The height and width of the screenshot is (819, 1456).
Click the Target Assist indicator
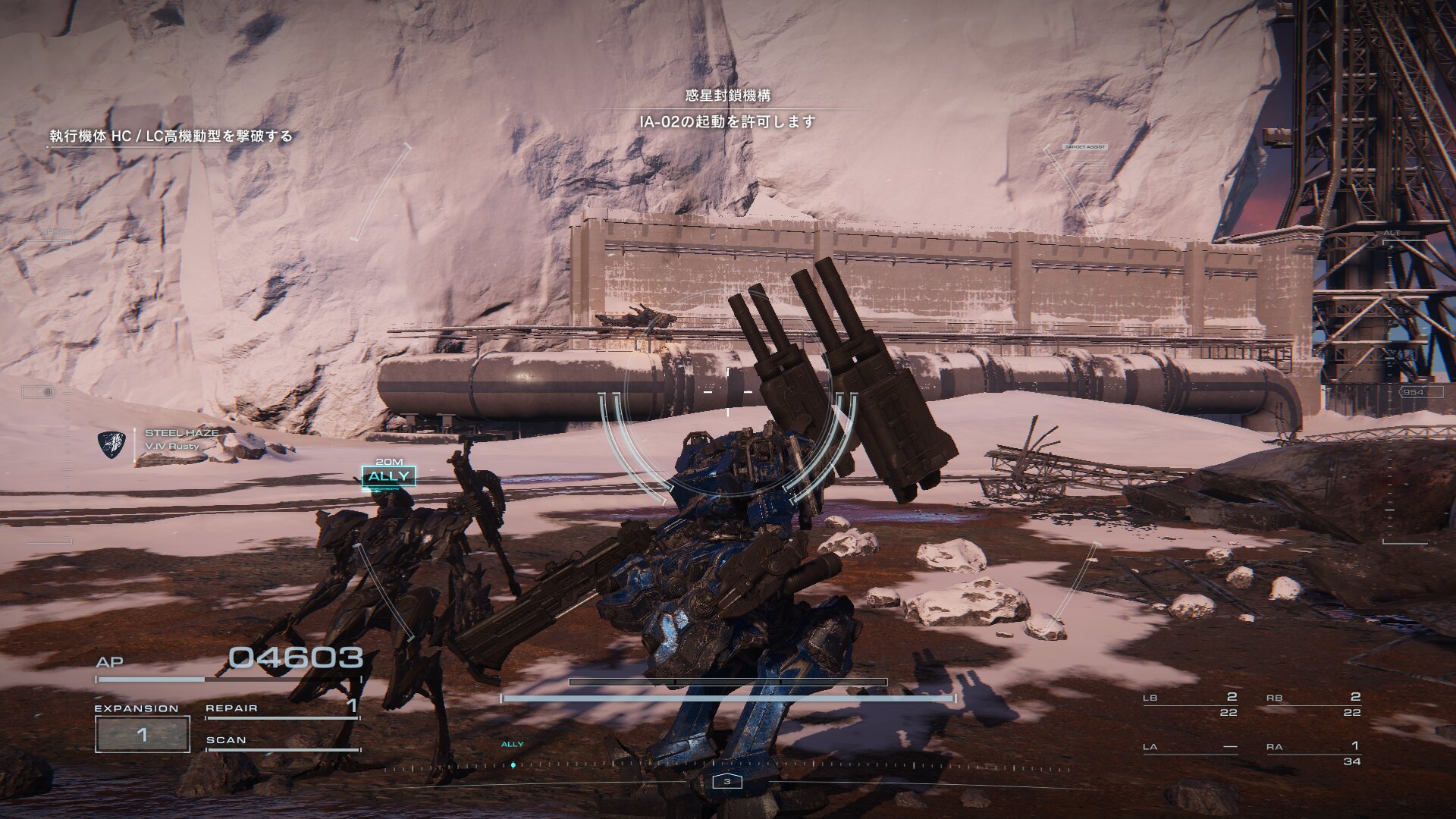coord(1085,147)
